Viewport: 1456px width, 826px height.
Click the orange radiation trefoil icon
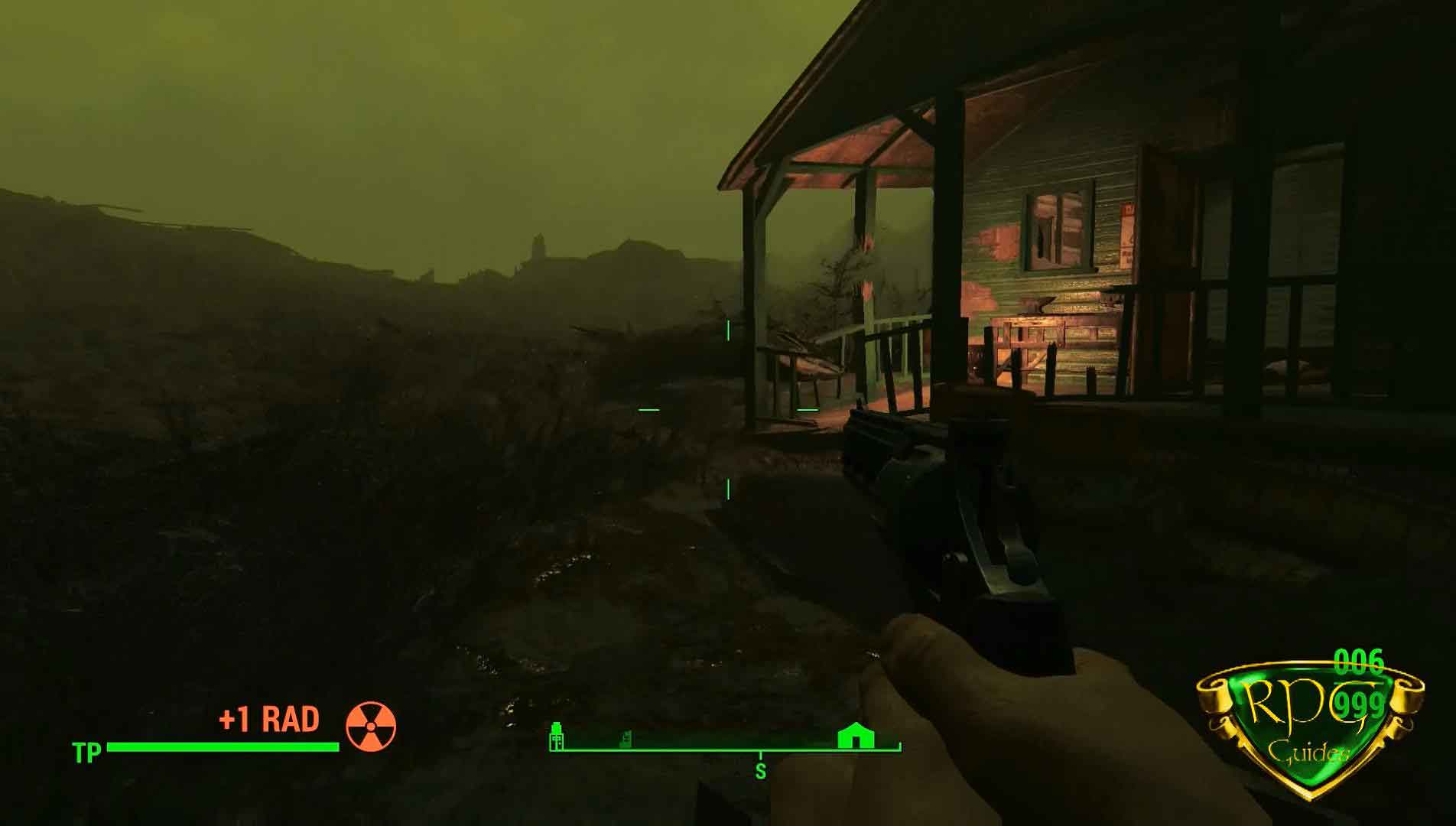click(372, 726)
